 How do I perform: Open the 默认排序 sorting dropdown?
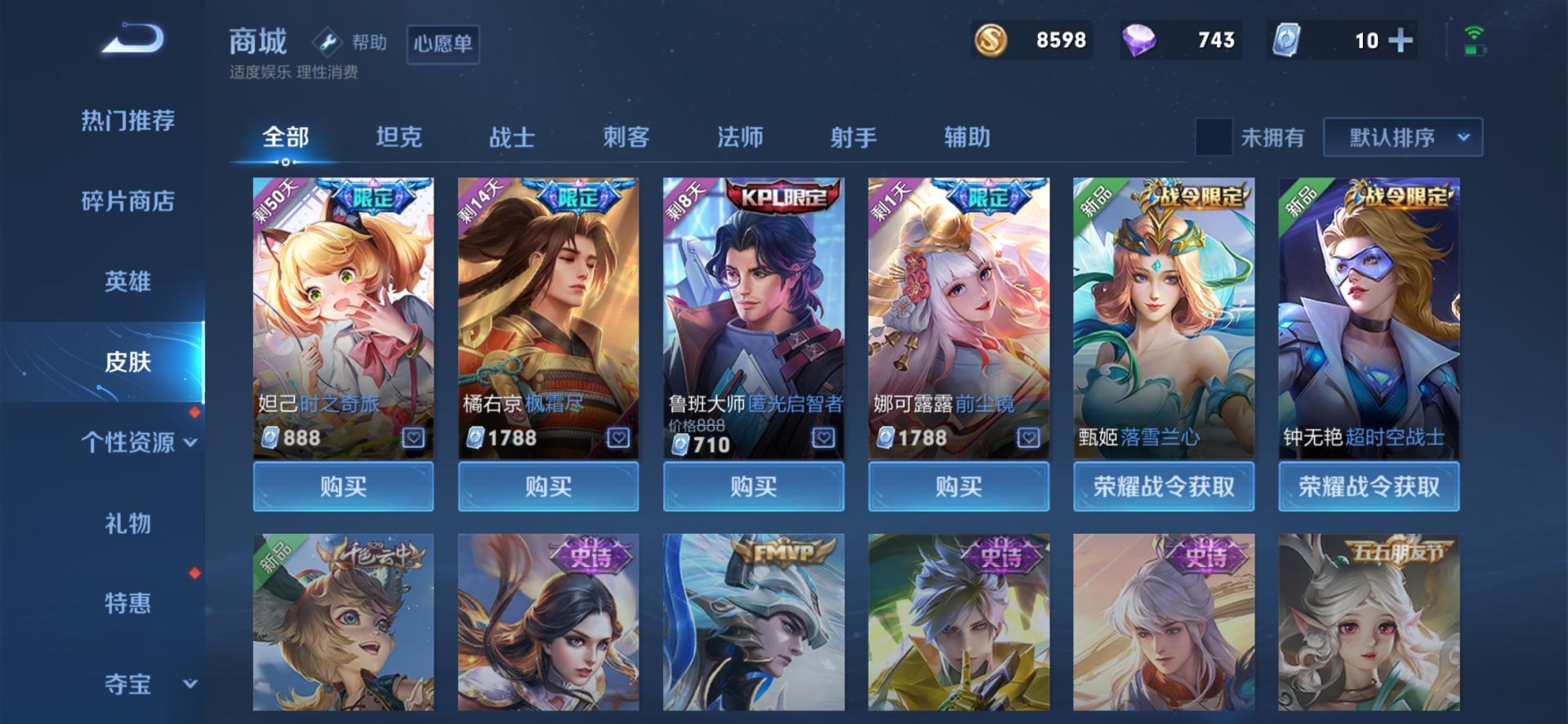[x=1402, y=137]
